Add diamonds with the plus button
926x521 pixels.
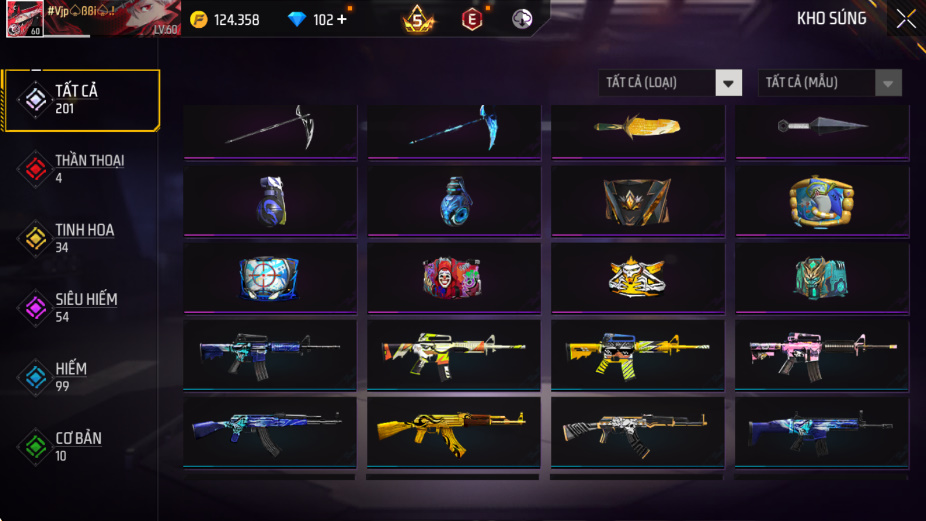click(x=343, y=19)
